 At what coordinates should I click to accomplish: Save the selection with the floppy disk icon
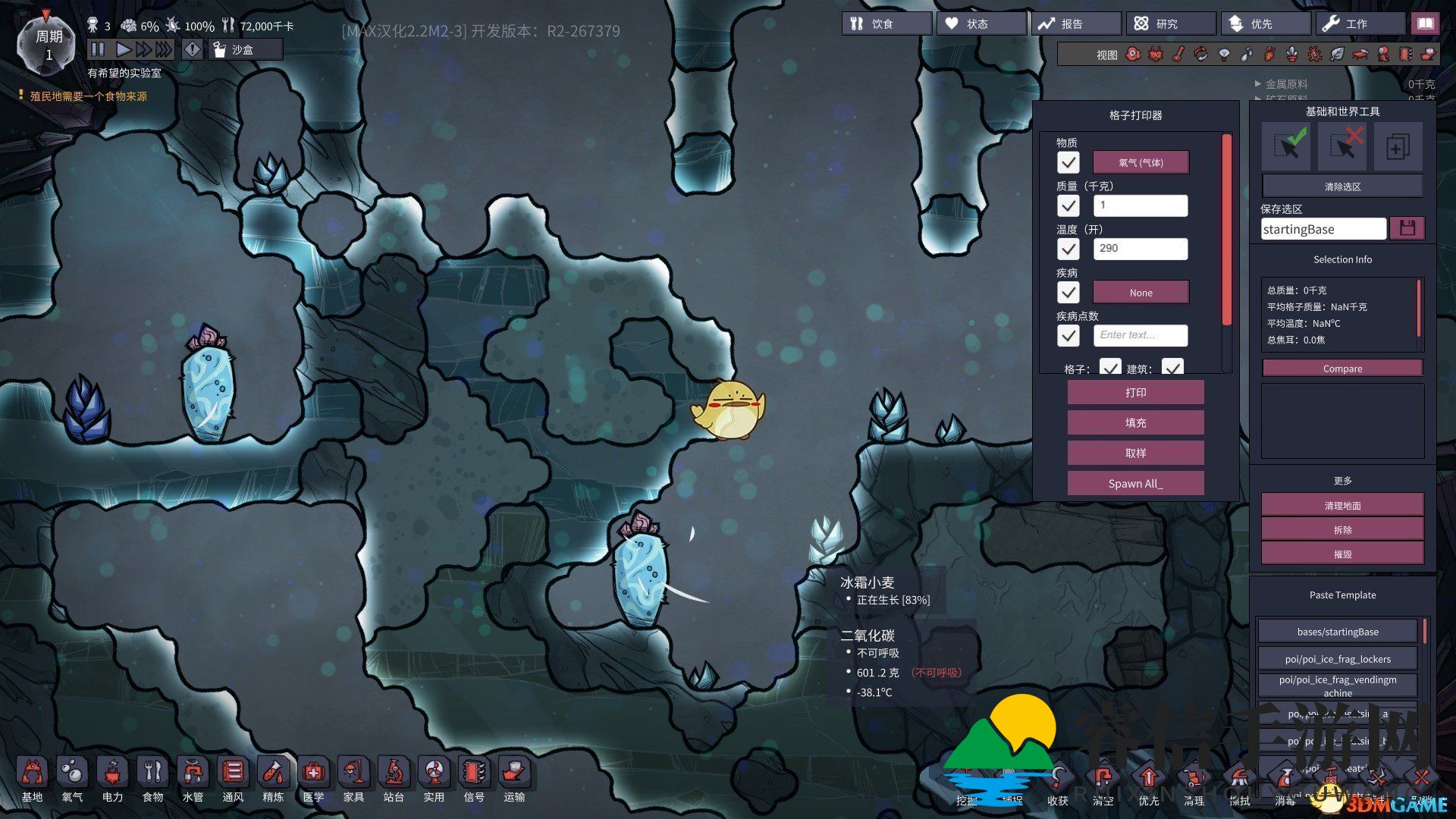coord(1407,228)
